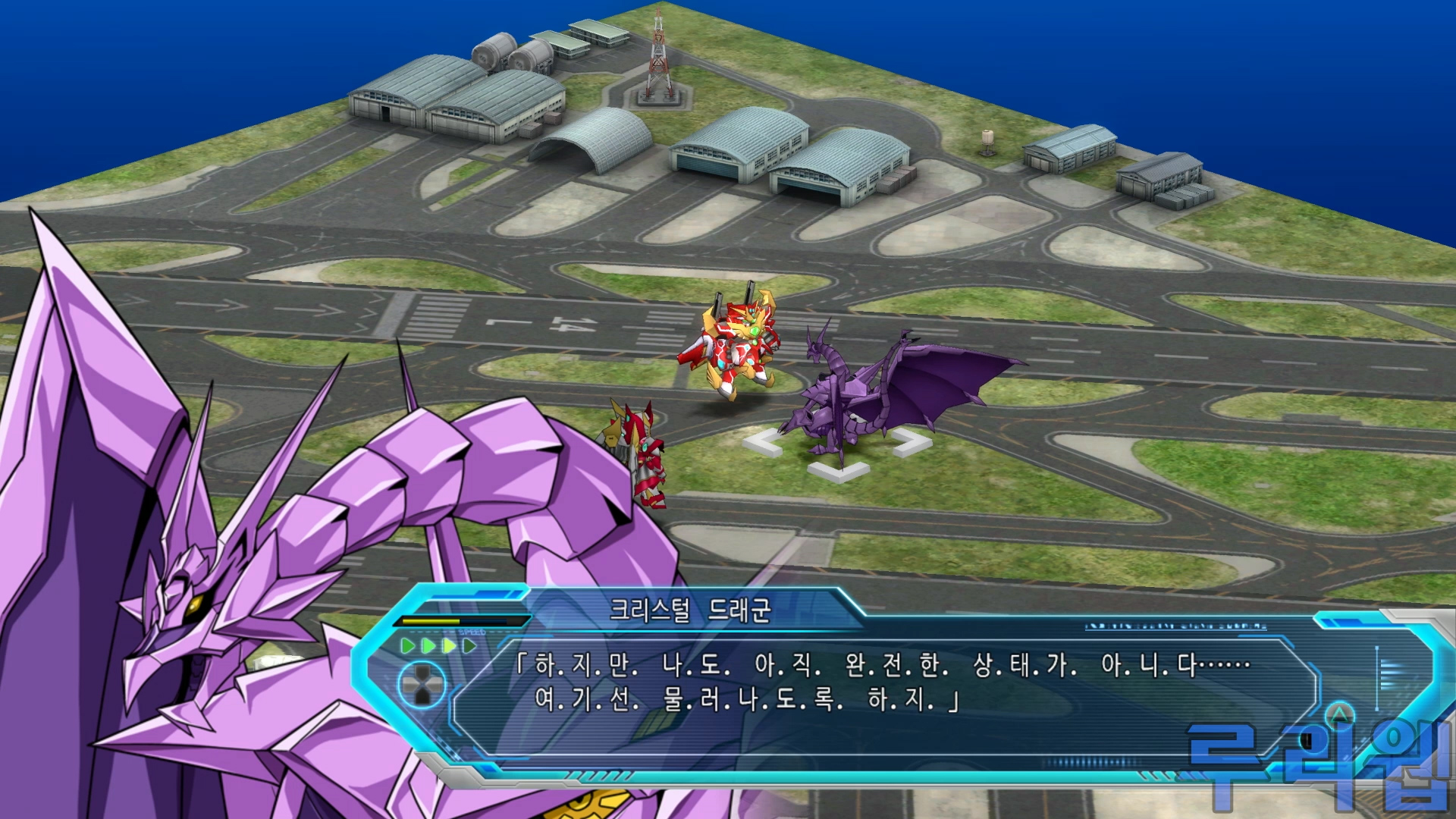
Task: Click the green message speed arrows
Action: pos(438,646)
